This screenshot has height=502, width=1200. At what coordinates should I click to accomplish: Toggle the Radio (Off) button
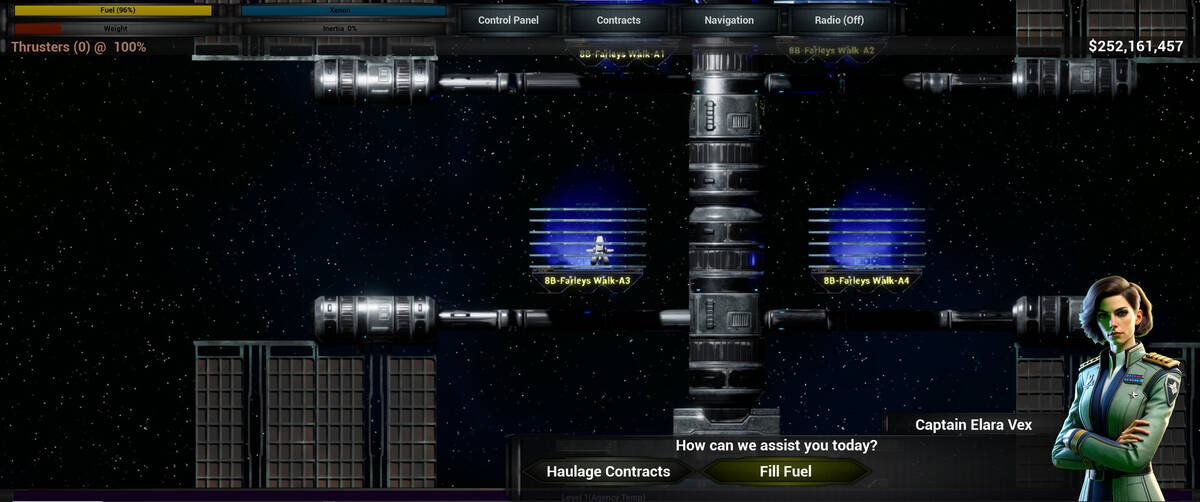[839, 20]
